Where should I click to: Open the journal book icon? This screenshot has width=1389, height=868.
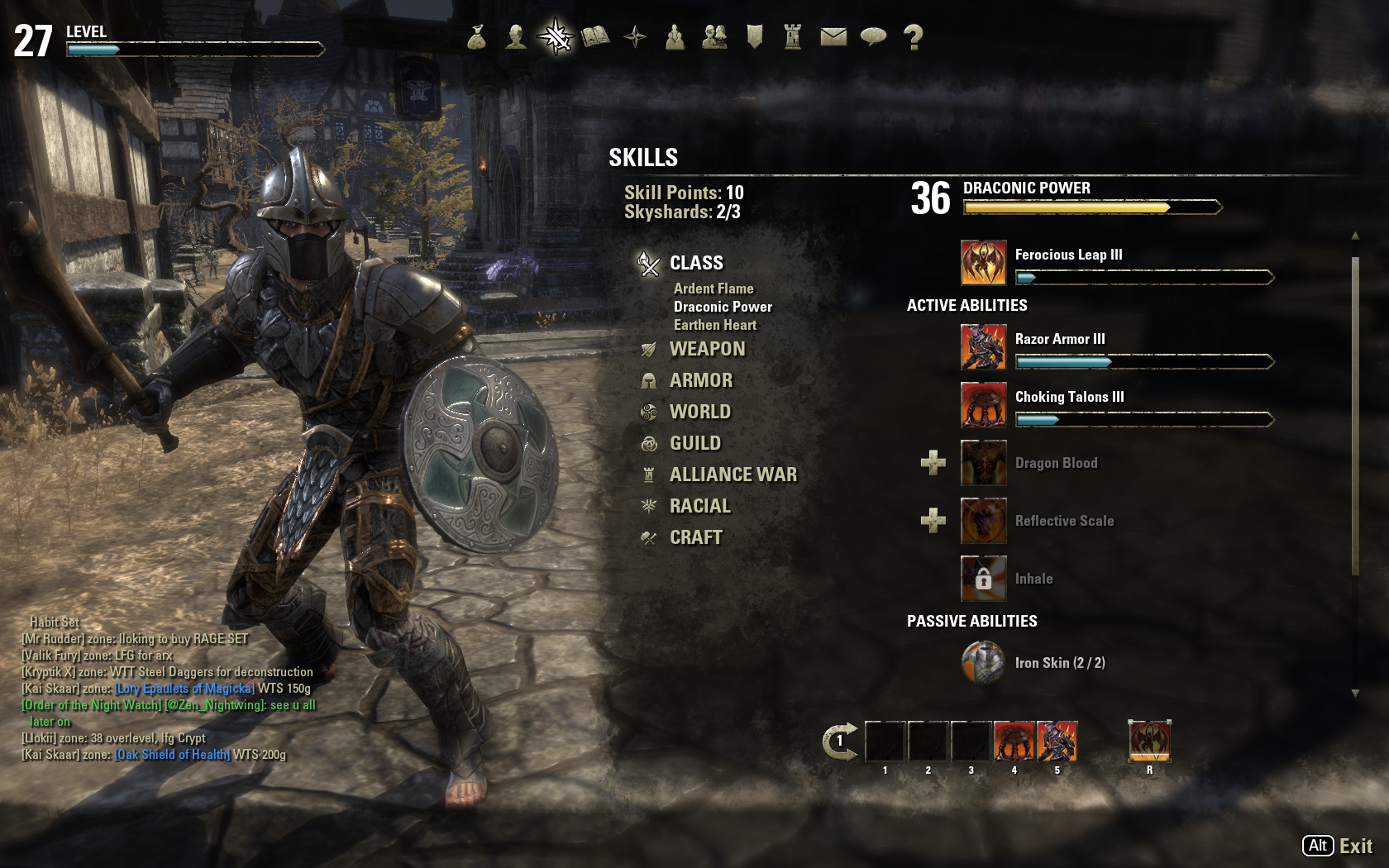pyautogui.click(x=595, y=37)
